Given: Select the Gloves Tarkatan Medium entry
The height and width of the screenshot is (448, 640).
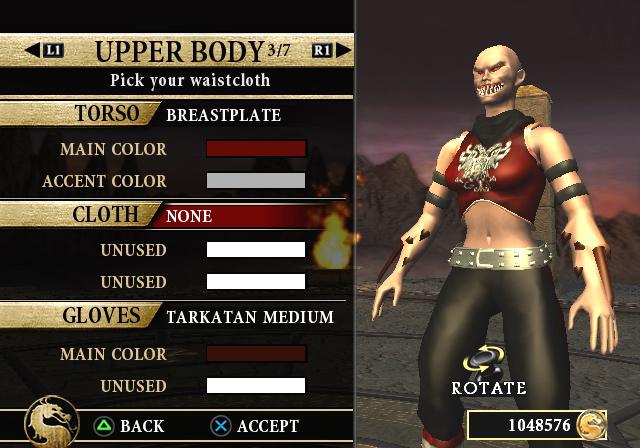Looking at the screenshot, I should 249,317.
